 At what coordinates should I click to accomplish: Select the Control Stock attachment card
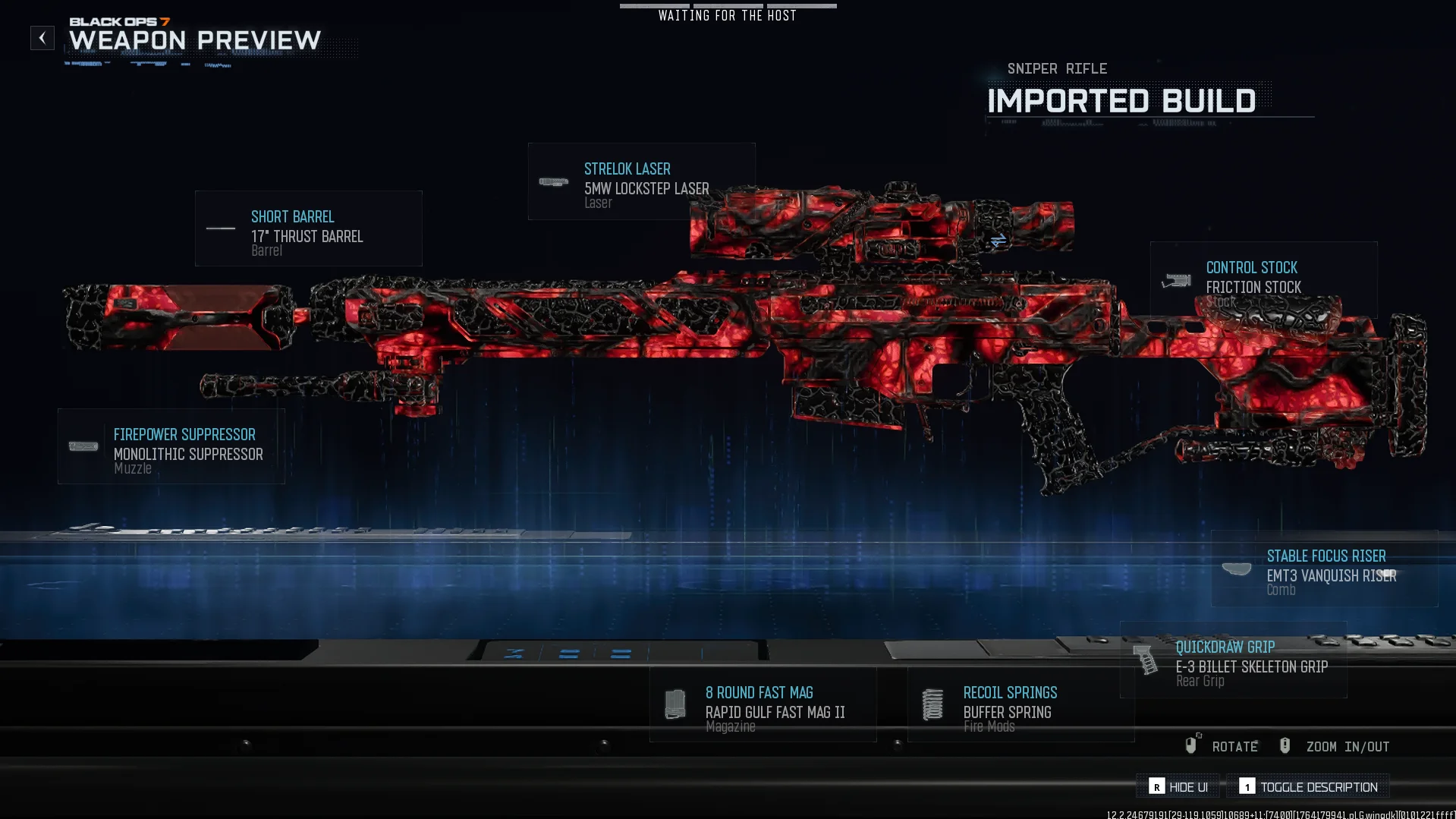pyautogui.click(x=1263, y=279)
